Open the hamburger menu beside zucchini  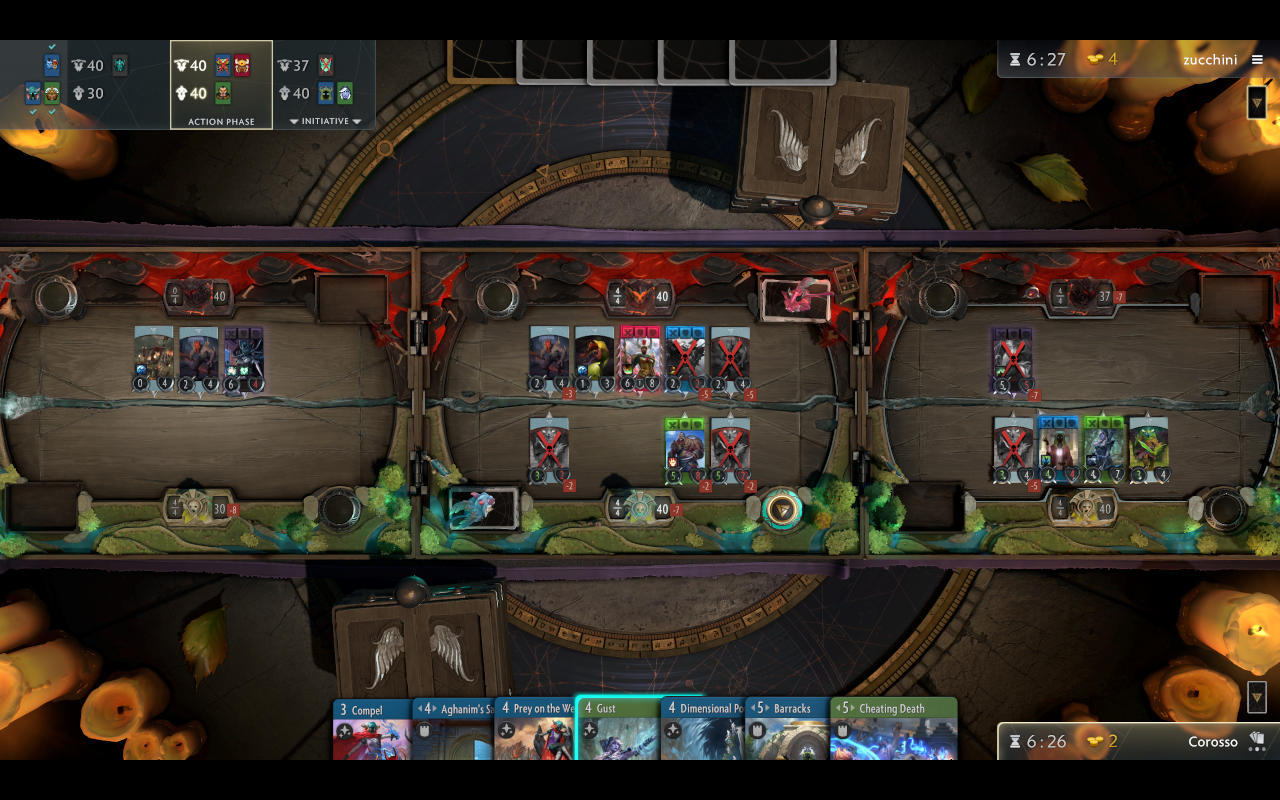pos(1257,60)
